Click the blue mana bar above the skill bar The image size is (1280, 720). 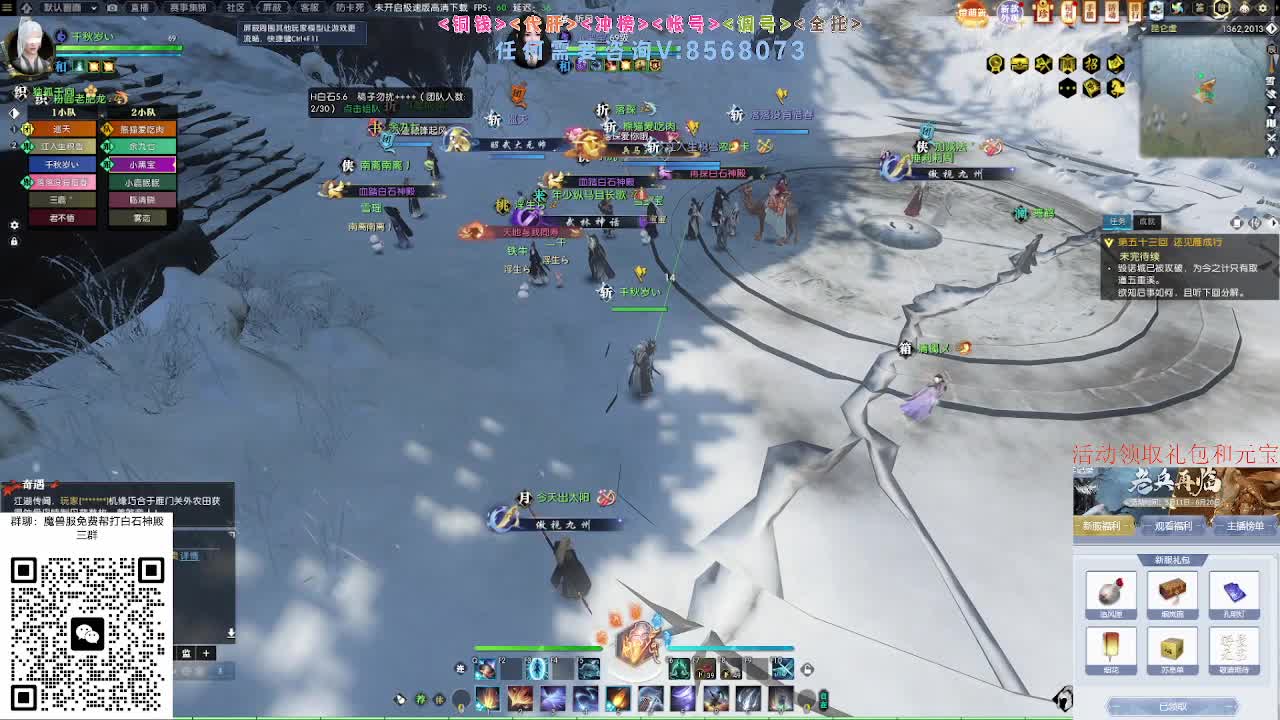click(x=730, y=649)
